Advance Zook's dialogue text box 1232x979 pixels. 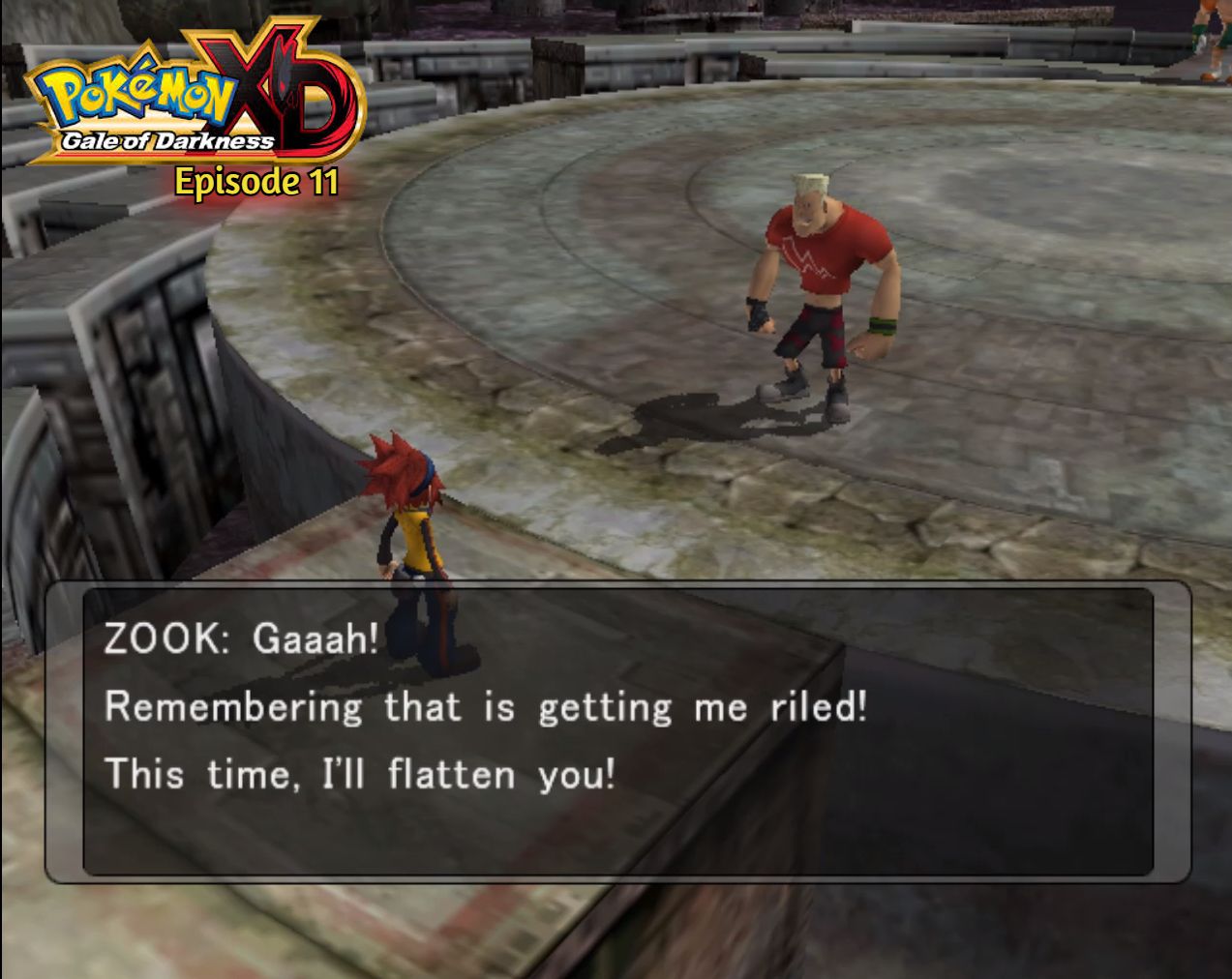click(x=617, y=731)
